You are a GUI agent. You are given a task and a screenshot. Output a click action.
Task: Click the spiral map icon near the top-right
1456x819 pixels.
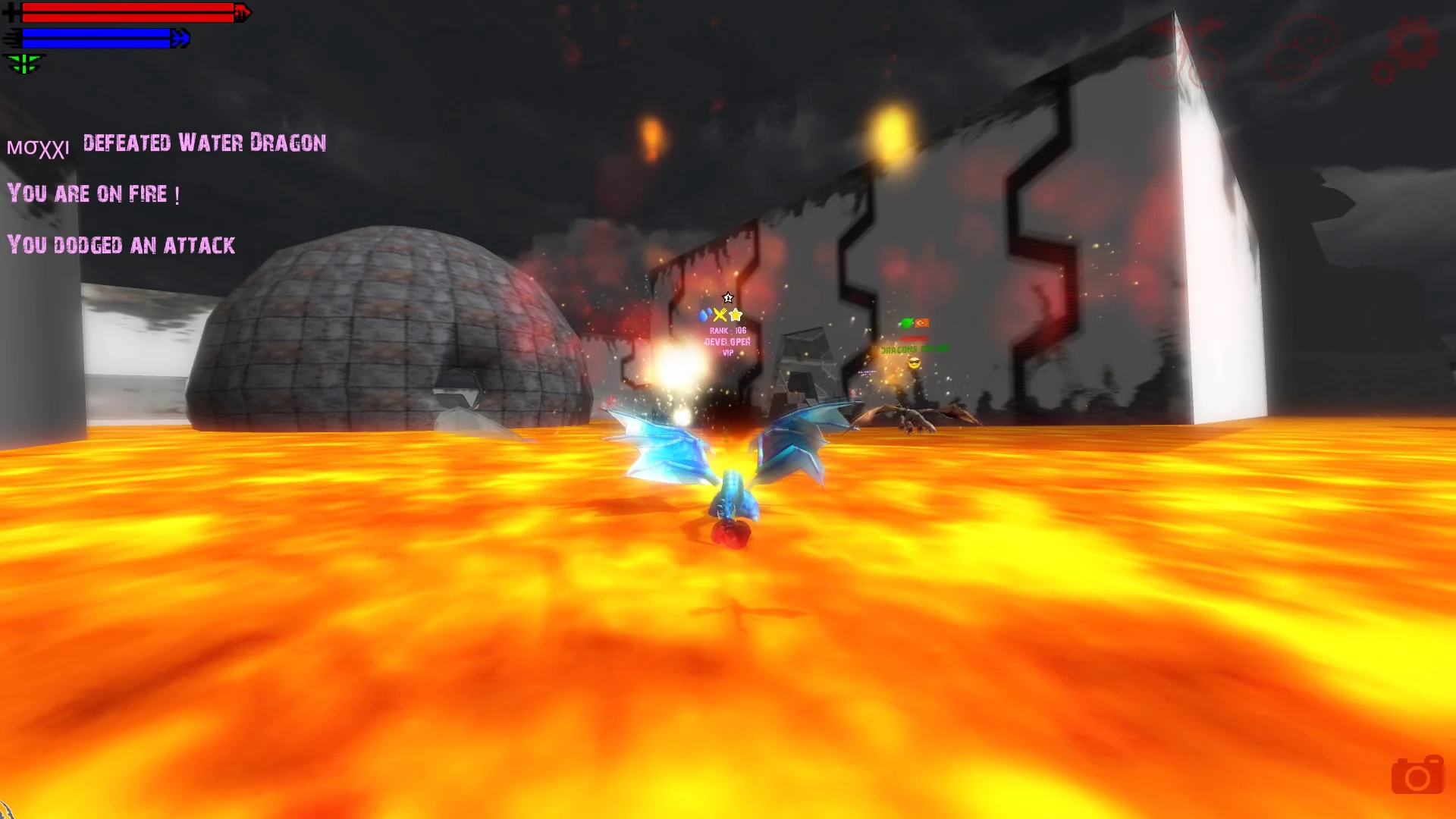1164,72
